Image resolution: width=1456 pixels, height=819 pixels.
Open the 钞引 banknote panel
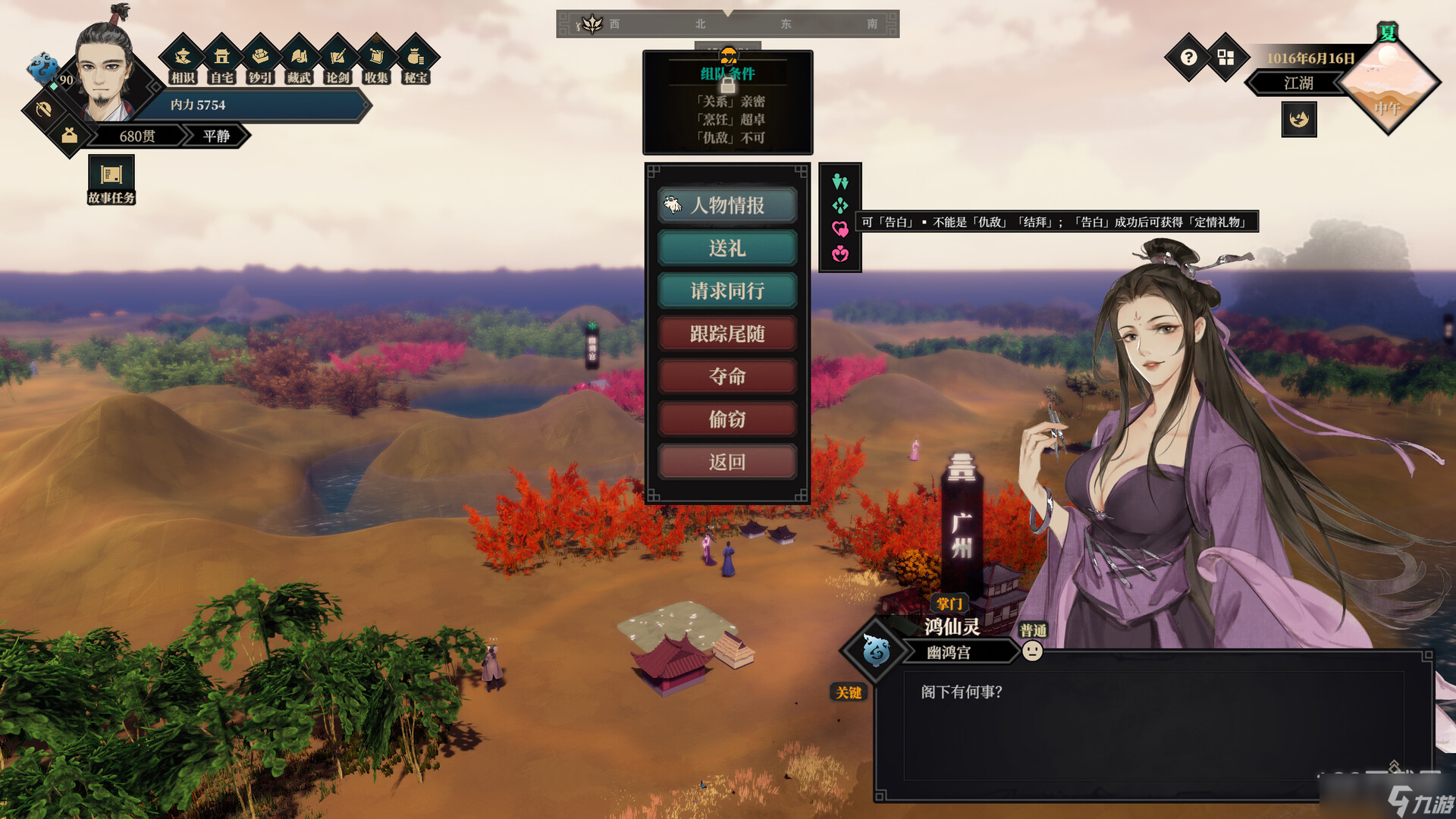coord(260,60)
